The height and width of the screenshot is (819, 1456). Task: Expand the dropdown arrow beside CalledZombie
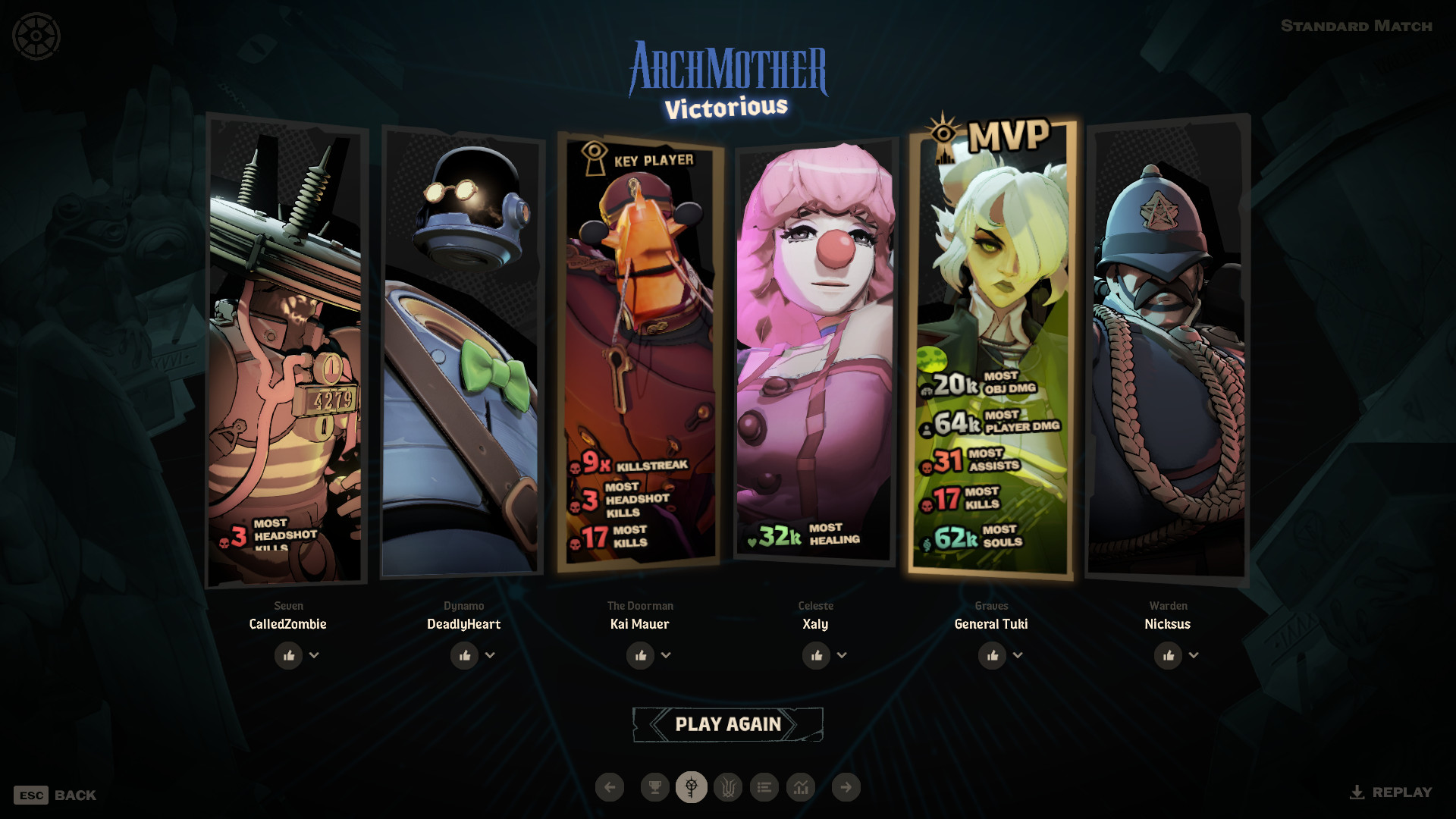(x=314, y=655)
